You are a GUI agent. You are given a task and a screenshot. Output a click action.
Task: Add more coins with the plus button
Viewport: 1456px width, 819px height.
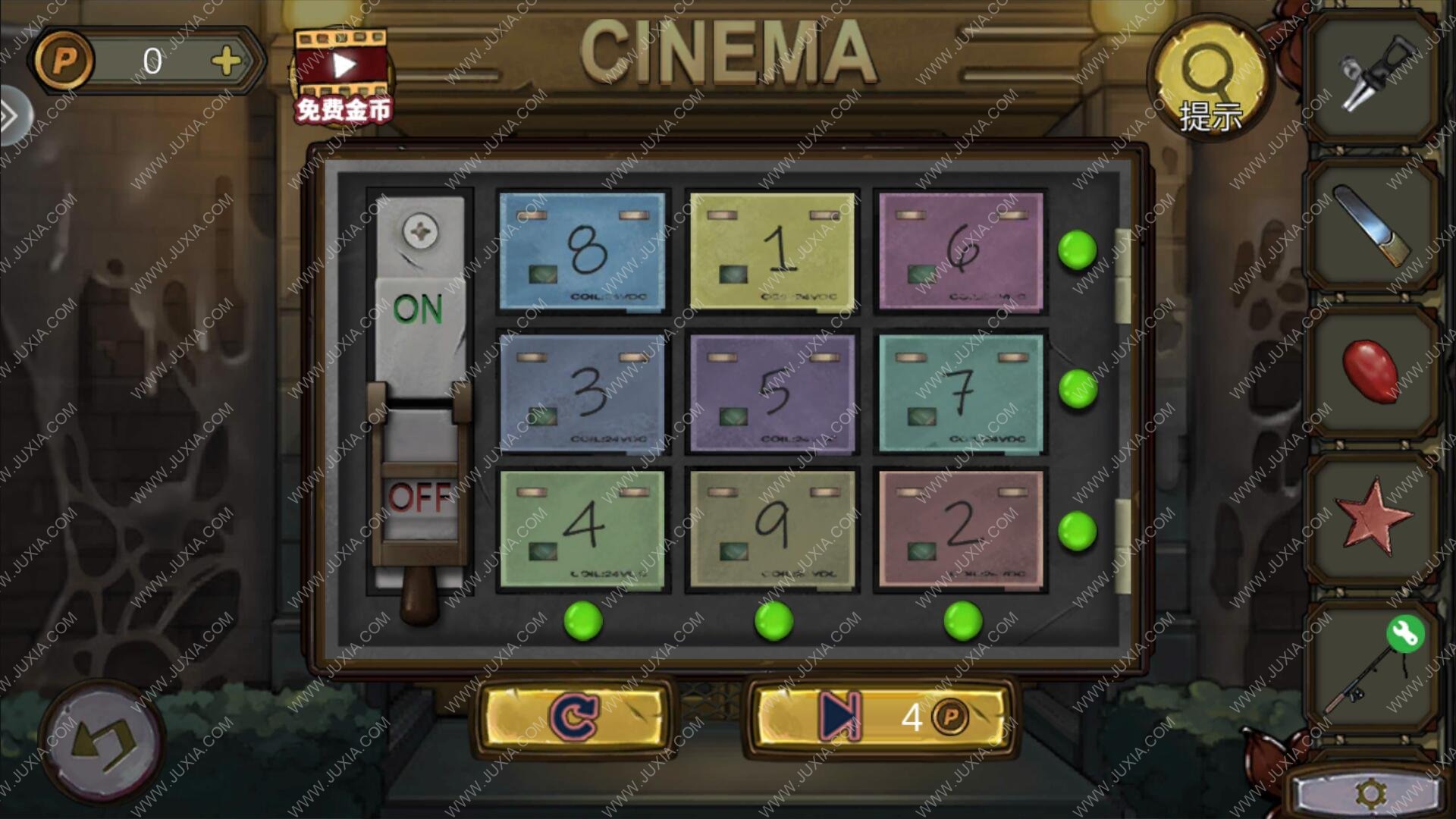pyautogui.click(x=226, y=61)
